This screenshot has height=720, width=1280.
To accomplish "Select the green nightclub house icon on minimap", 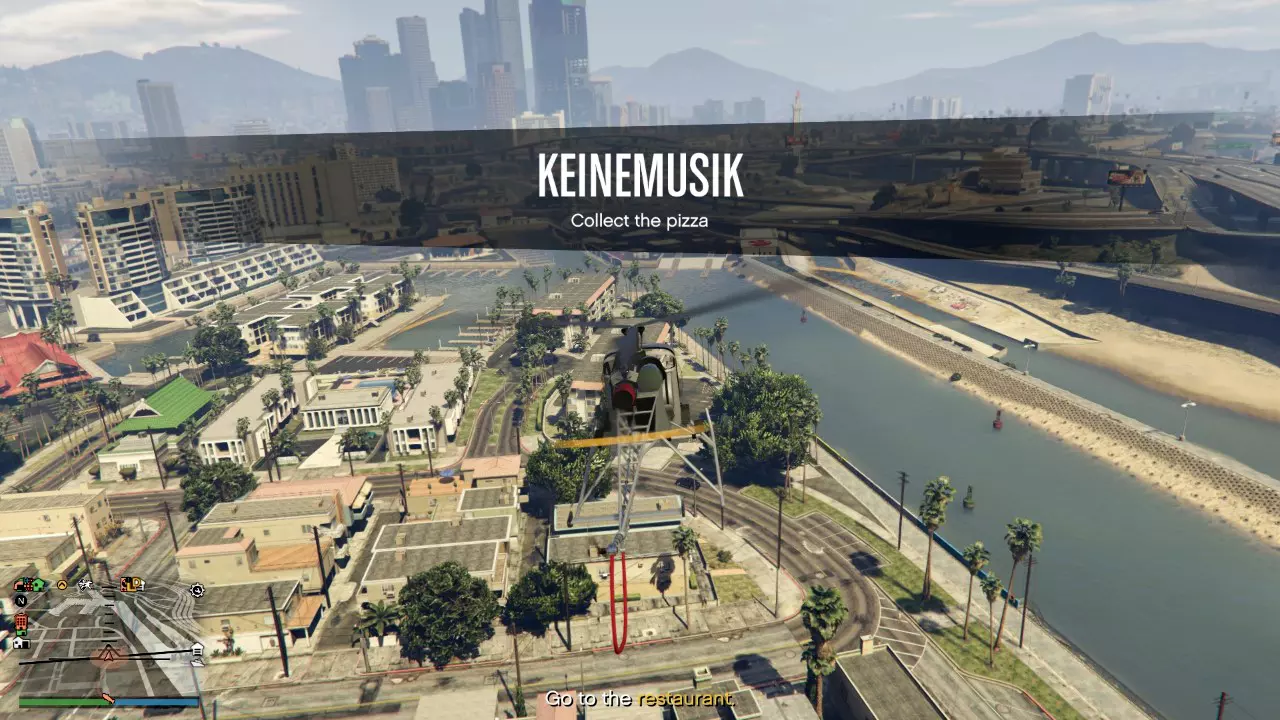I will tap(36, 583).
